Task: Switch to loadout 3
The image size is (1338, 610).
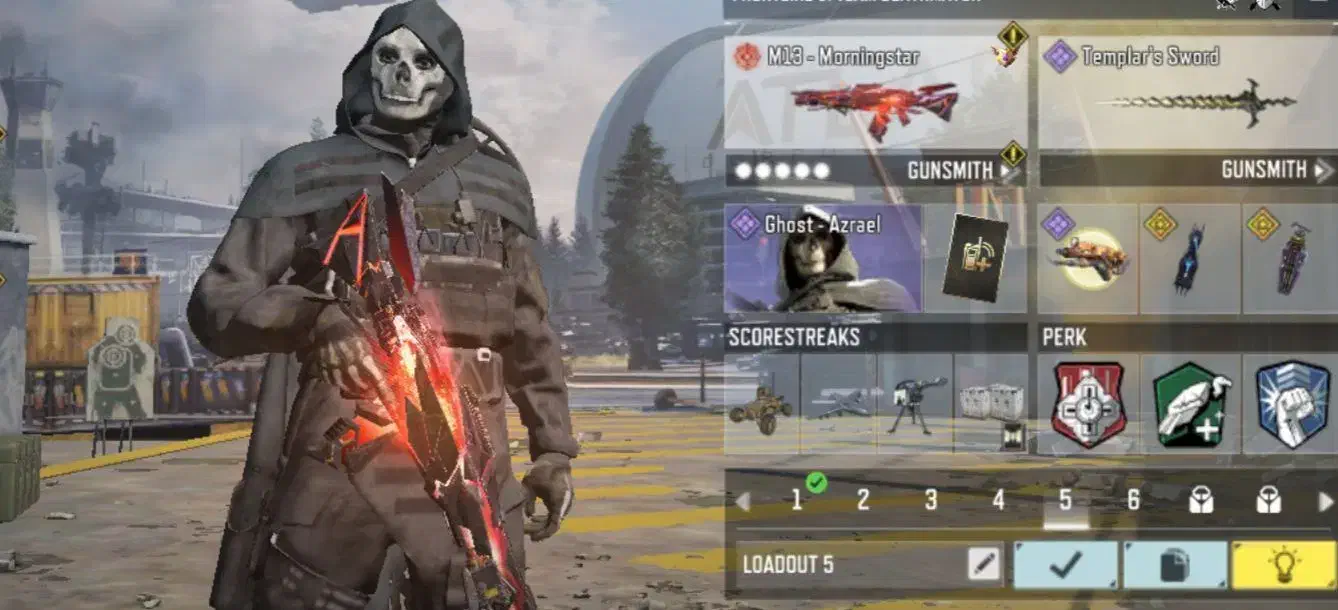Action: 931,500
